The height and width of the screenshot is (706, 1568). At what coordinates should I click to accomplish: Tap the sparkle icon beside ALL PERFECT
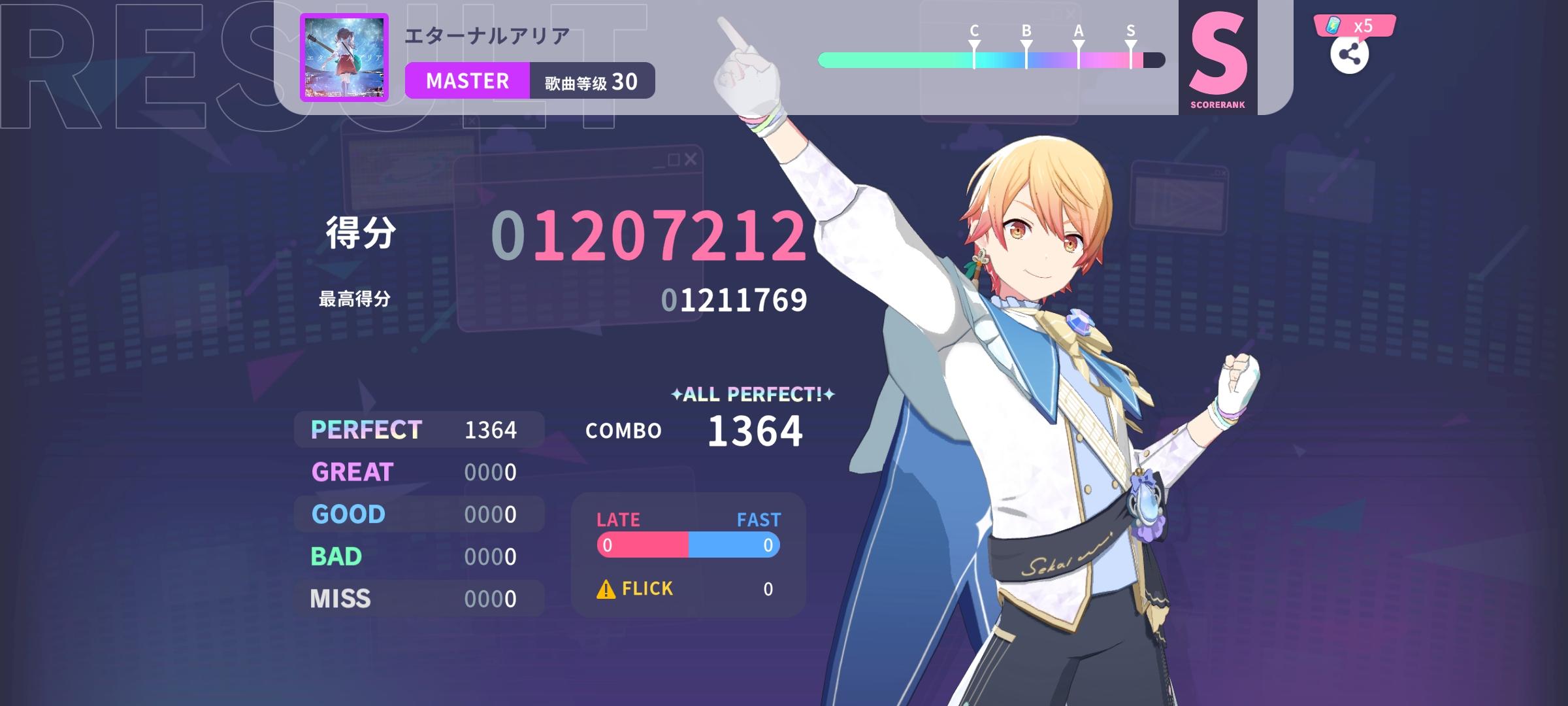click(x=678, y=394)
